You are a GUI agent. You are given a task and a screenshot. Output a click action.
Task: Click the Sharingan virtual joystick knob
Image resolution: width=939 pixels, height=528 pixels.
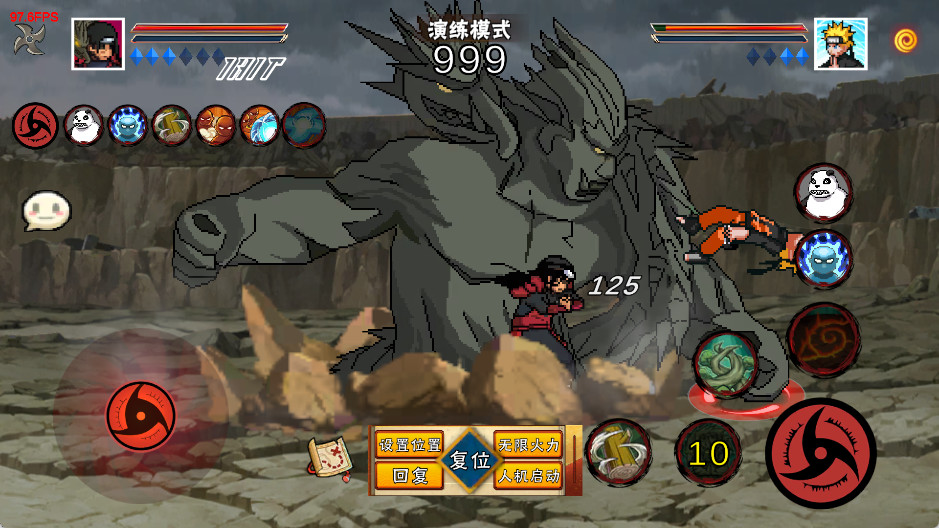click(x=141, y=415)
